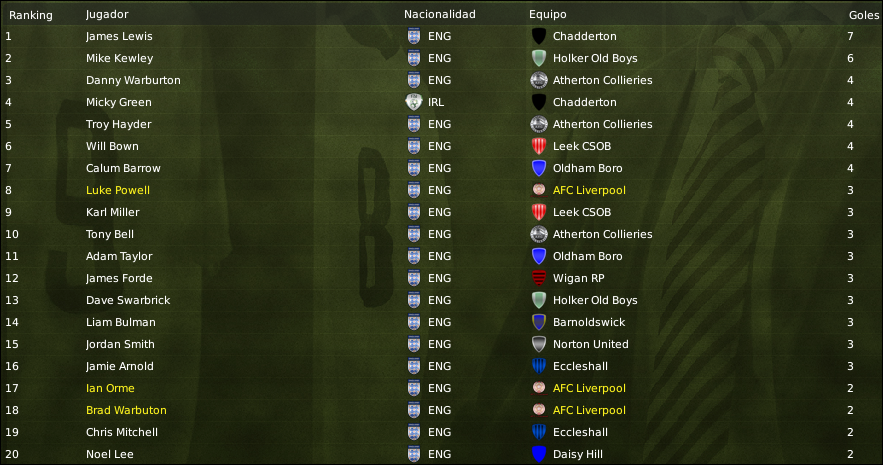Click the Nacionalidad column header

click(439, 15)
